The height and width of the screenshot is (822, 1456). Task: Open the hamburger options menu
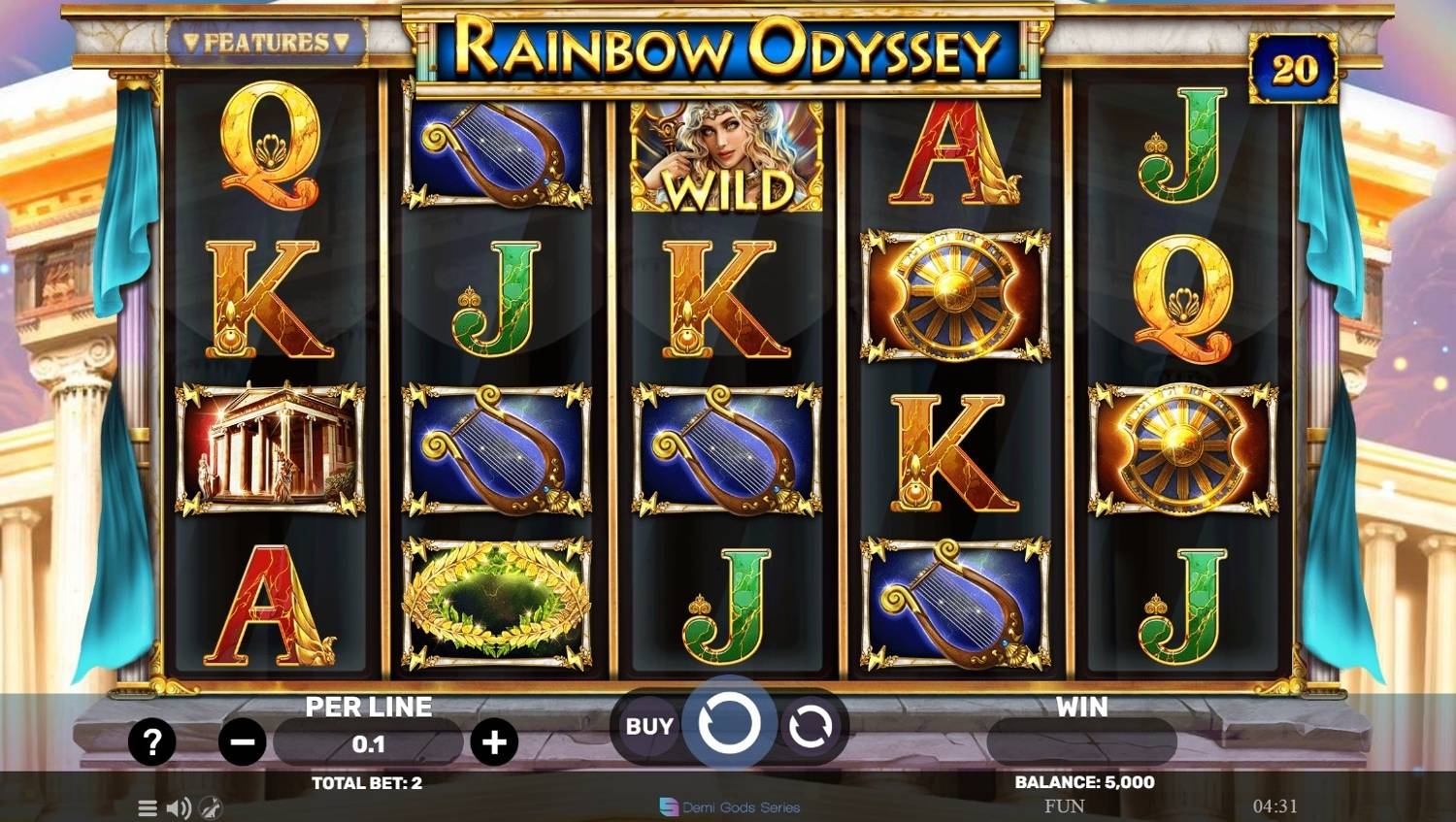[x=147, y=807]
